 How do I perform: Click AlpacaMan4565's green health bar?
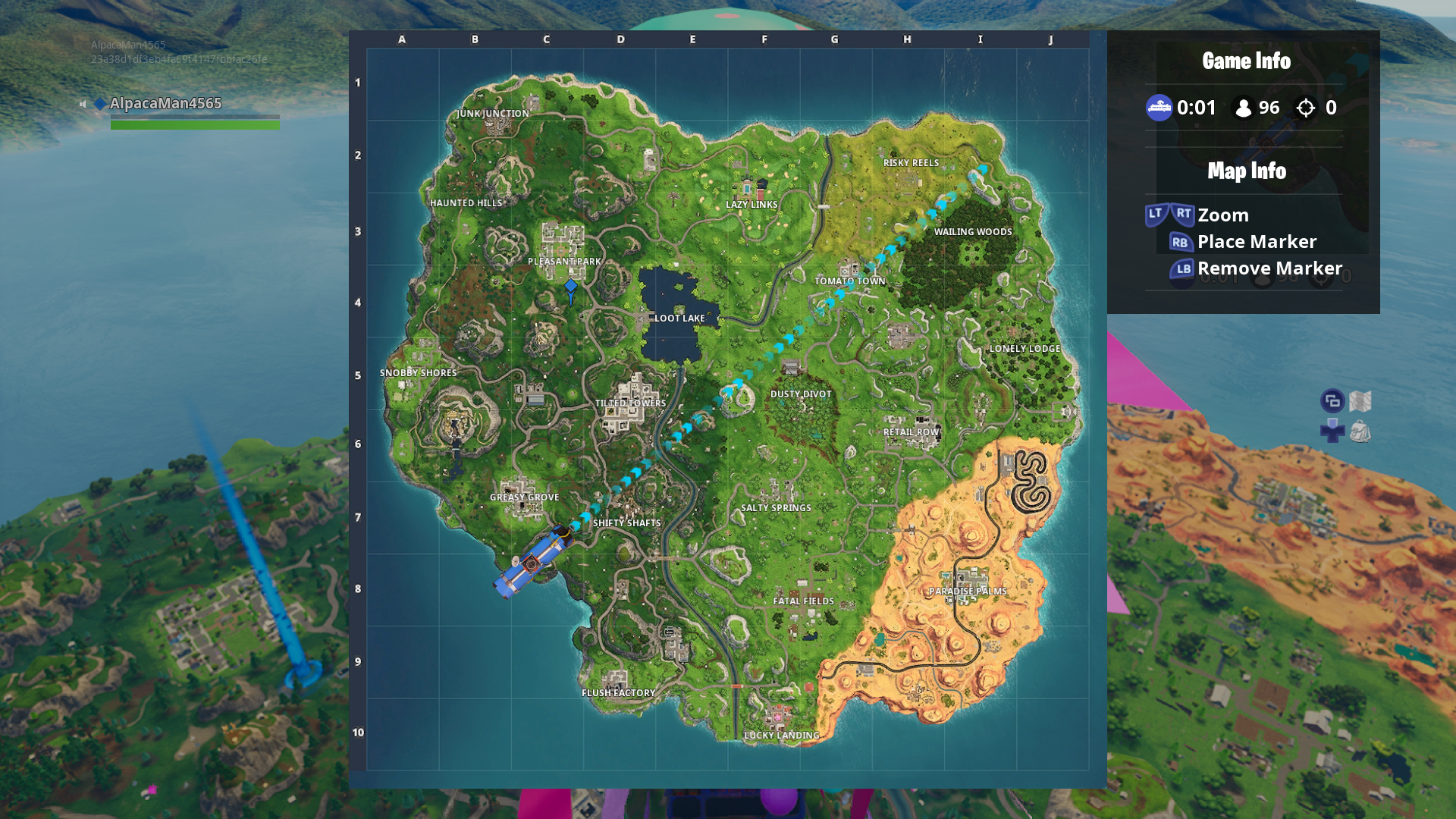pyautogui.click(x=194, y=124)
